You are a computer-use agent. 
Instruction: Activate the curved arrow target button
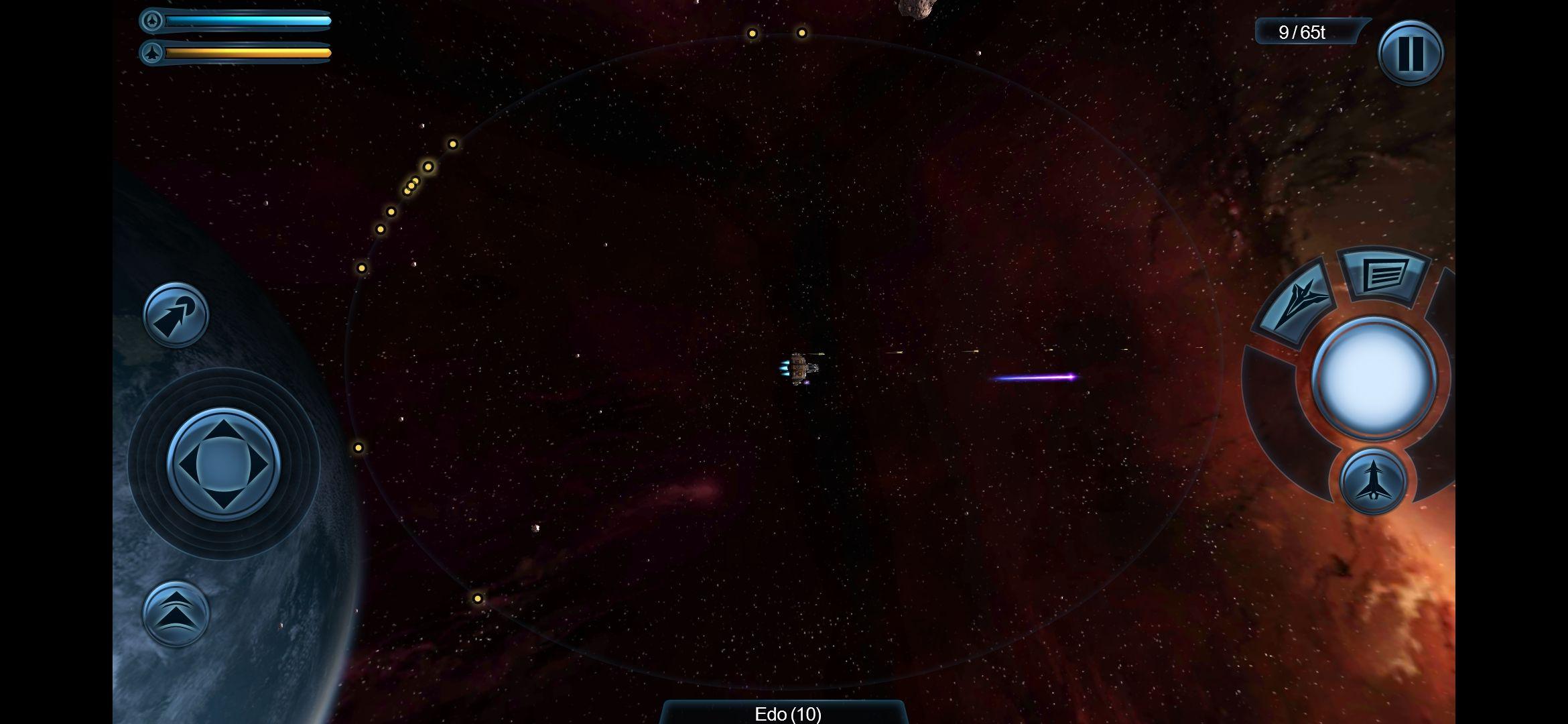(x=176, y=315)
